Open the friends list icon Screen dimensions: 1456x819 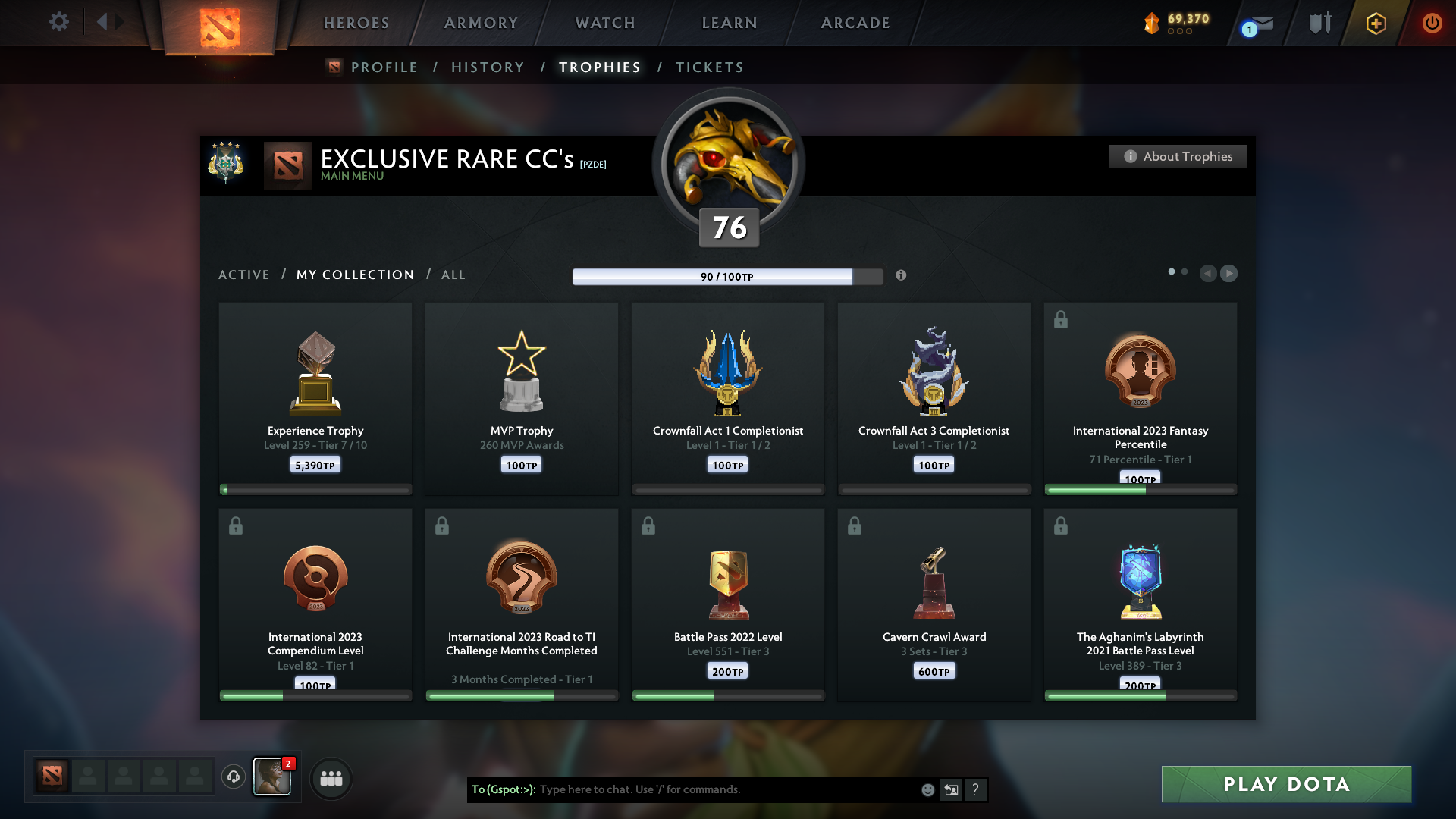(x=331, y=778)
